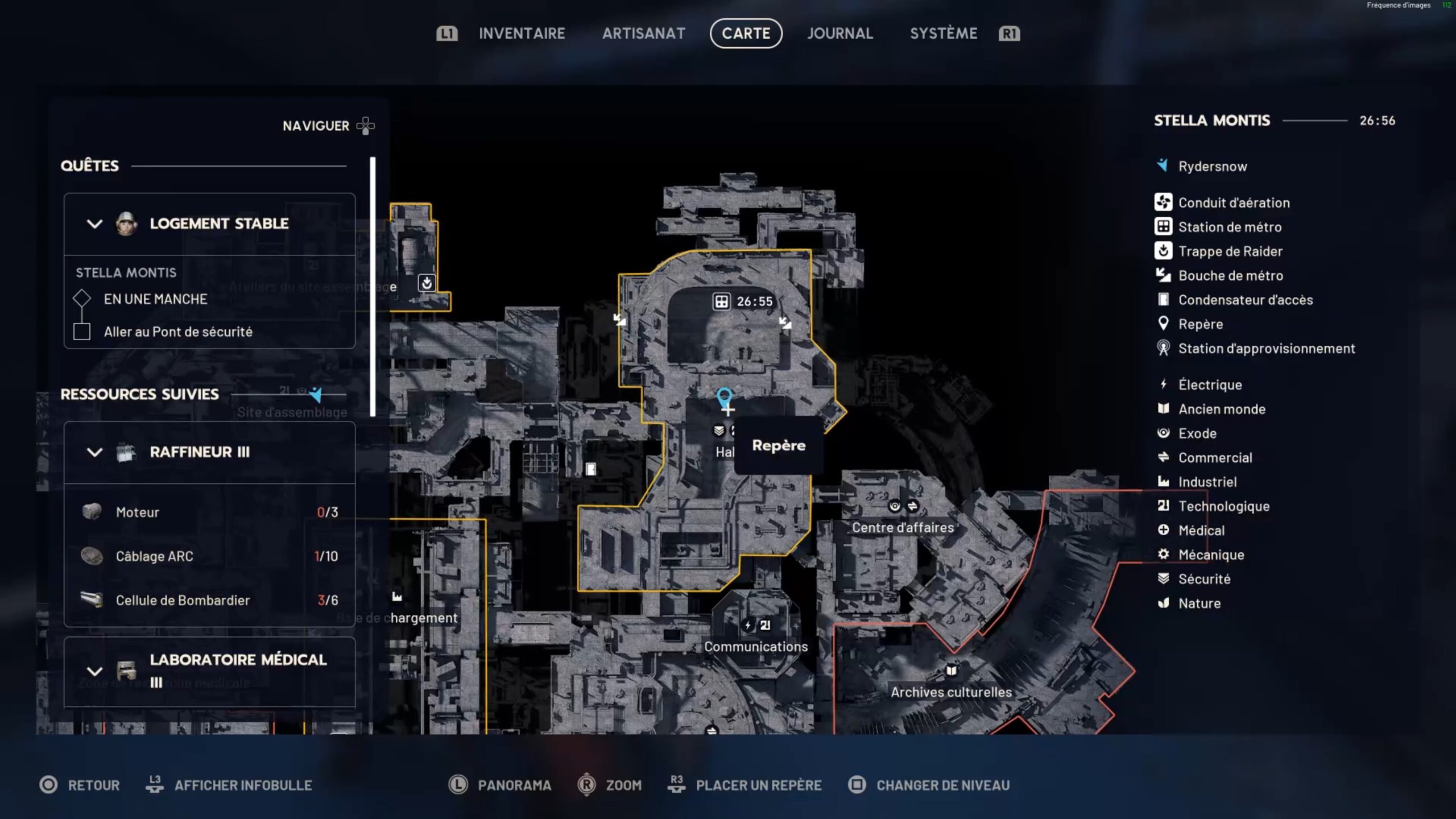1456x819 pixels.
Task: Click the Archives culturelles map label
Action: coord(951,692)
